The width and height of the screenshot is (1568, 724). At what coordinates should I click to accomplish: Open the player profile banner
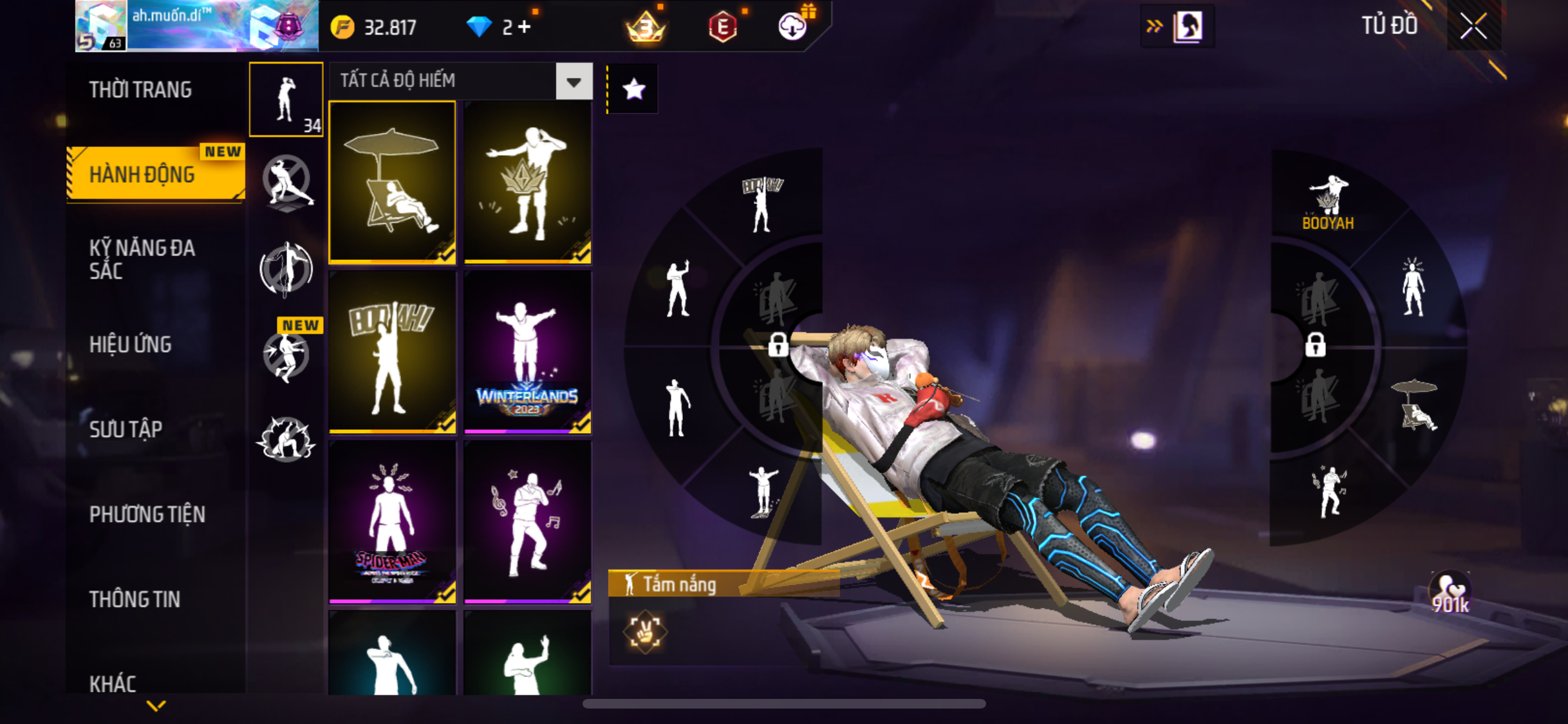(x=196, y=26)
